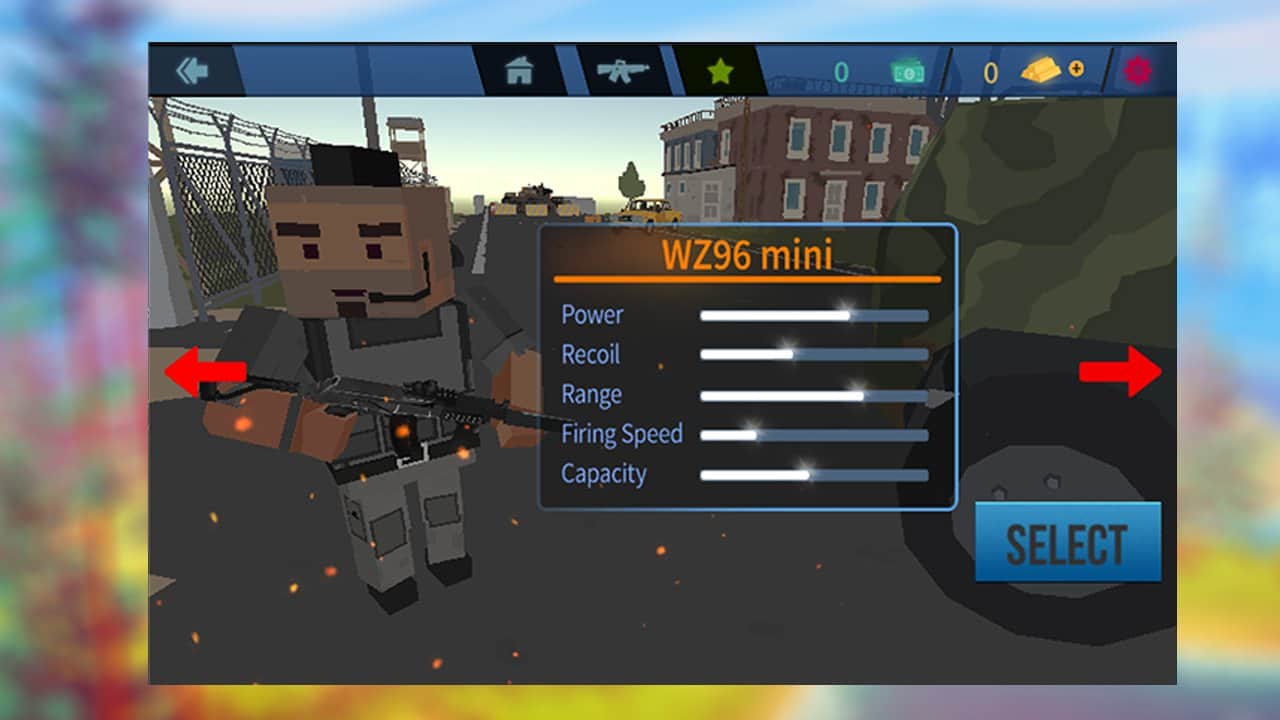This screenshot has width=1280, height=720.
Task: Click the Recoil stat bar
Action: pos(815,354)
